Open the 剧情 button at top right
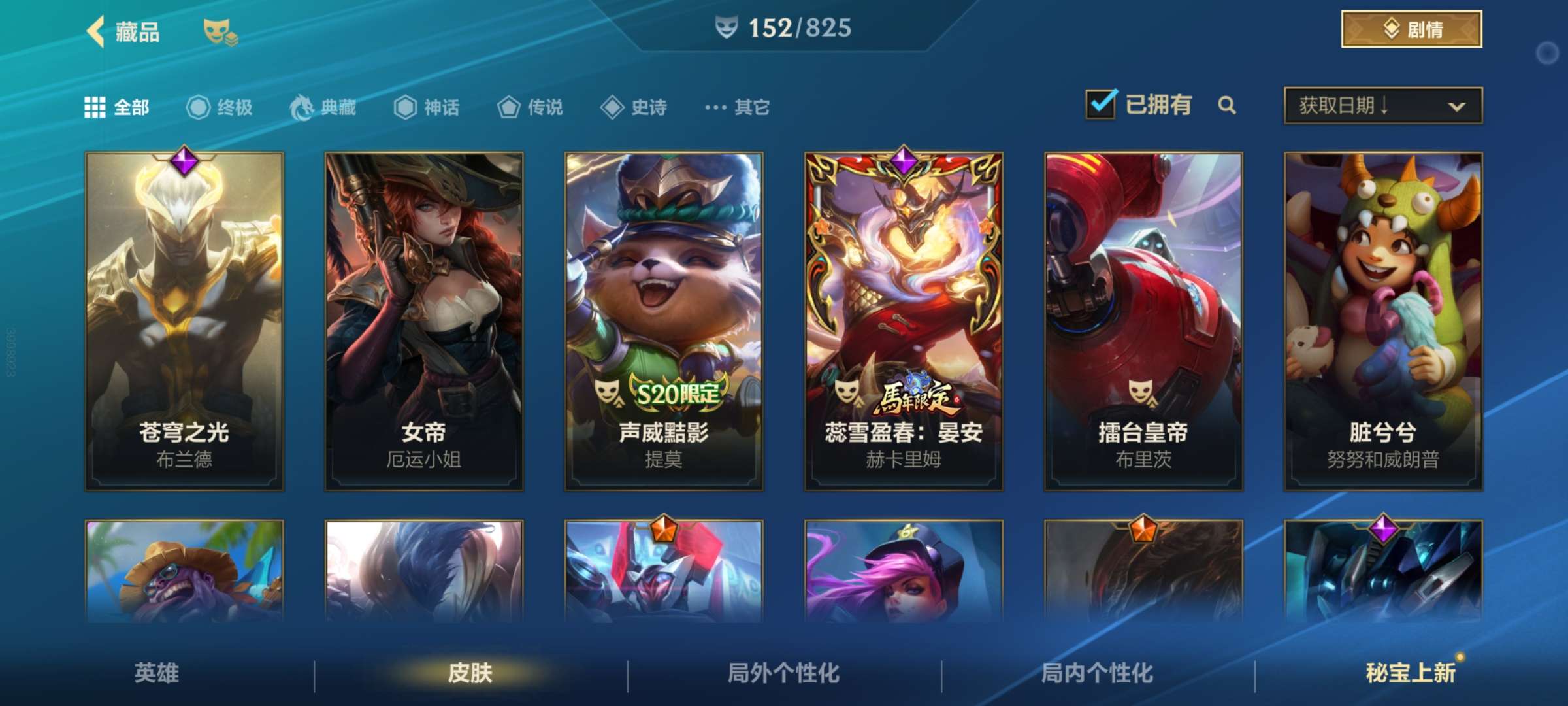 click(x=1411, y=28)
